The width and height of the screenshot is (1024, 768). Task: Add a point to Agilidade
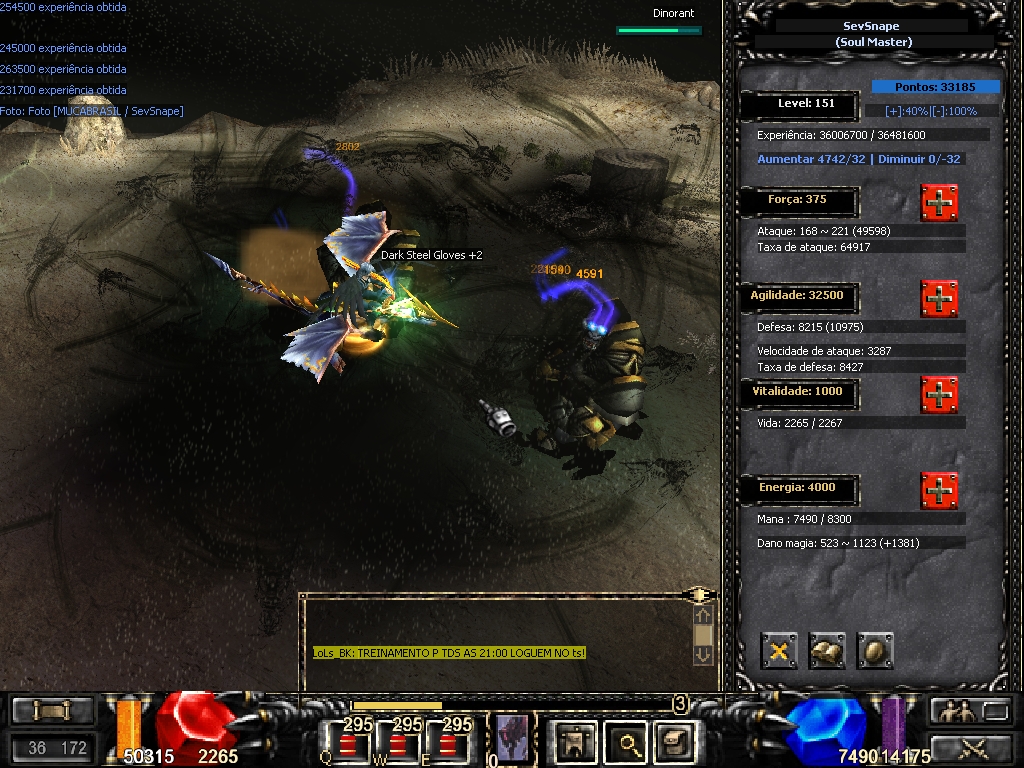(939, 298)
